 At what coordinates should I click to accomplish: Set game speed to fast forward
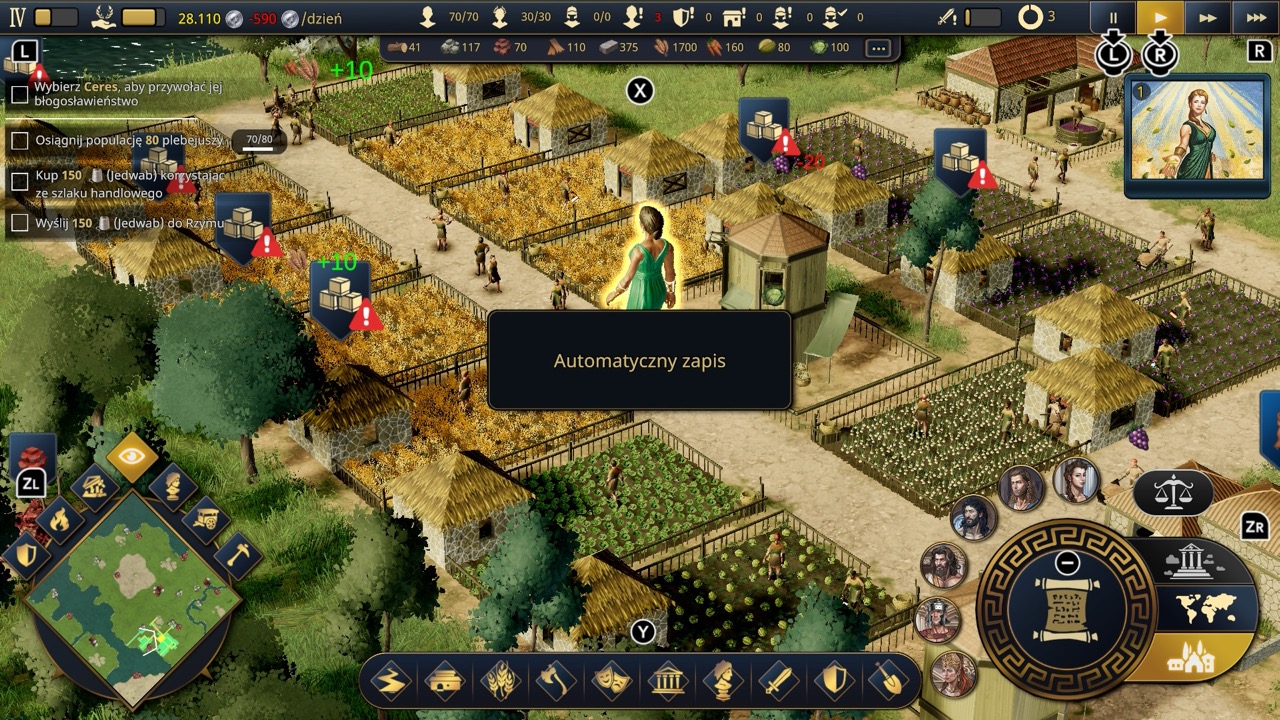(x=1208, y=18)
